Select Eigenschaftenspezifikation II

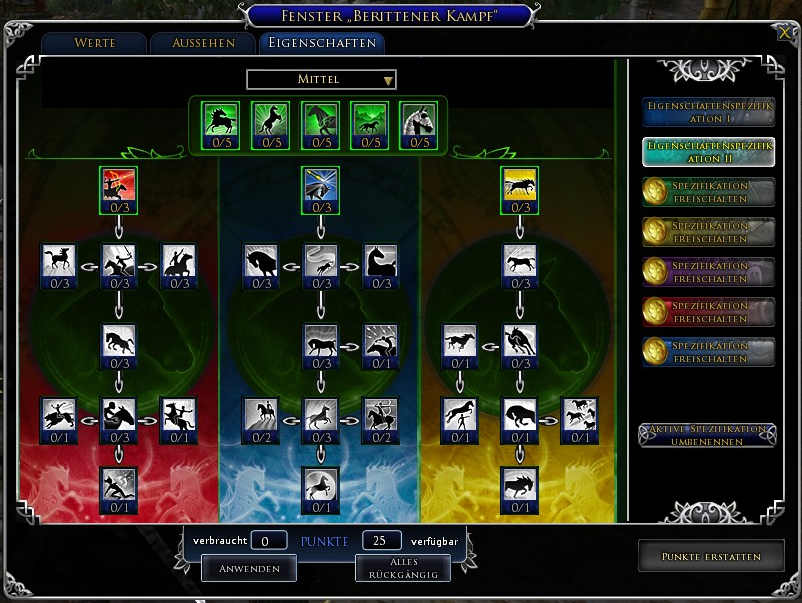(708, 151)
